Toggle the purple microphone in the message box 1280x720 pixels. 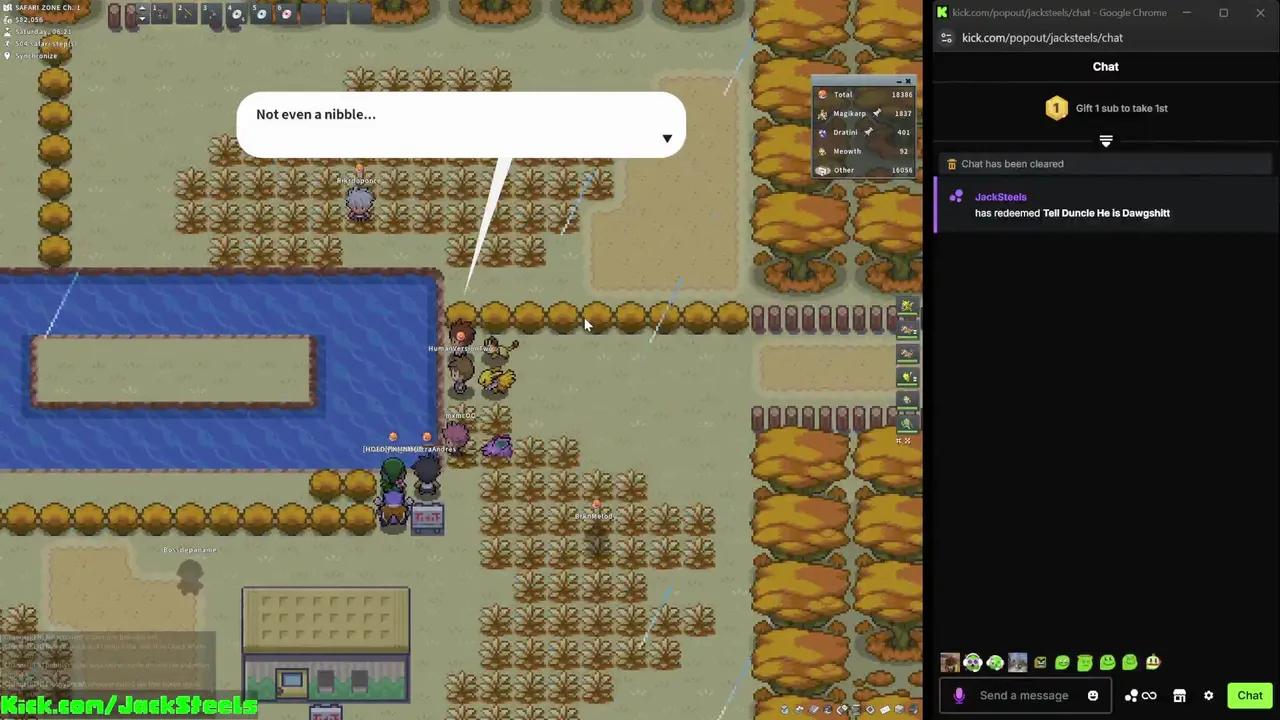click(959, 694)
